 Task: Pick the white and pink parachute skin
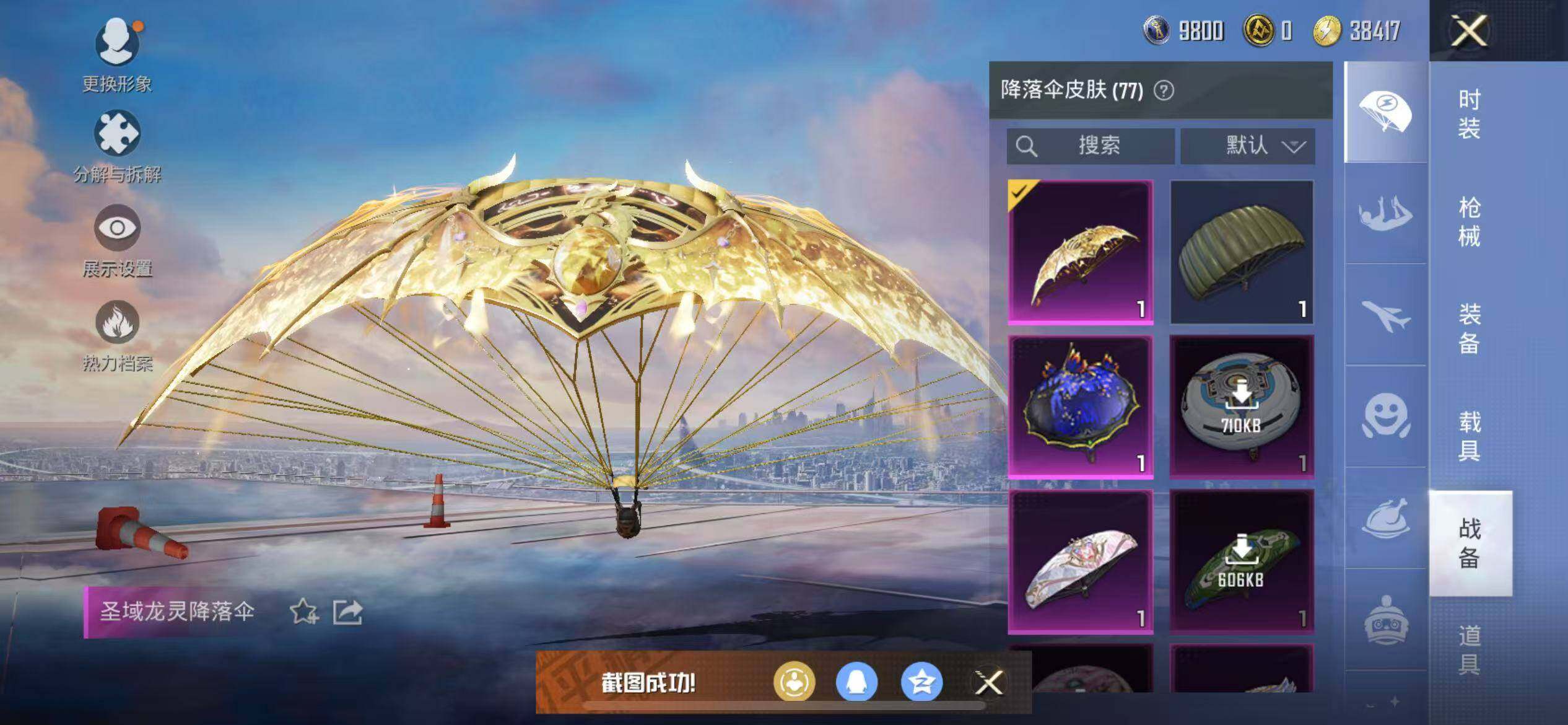tap(1081, 561)
